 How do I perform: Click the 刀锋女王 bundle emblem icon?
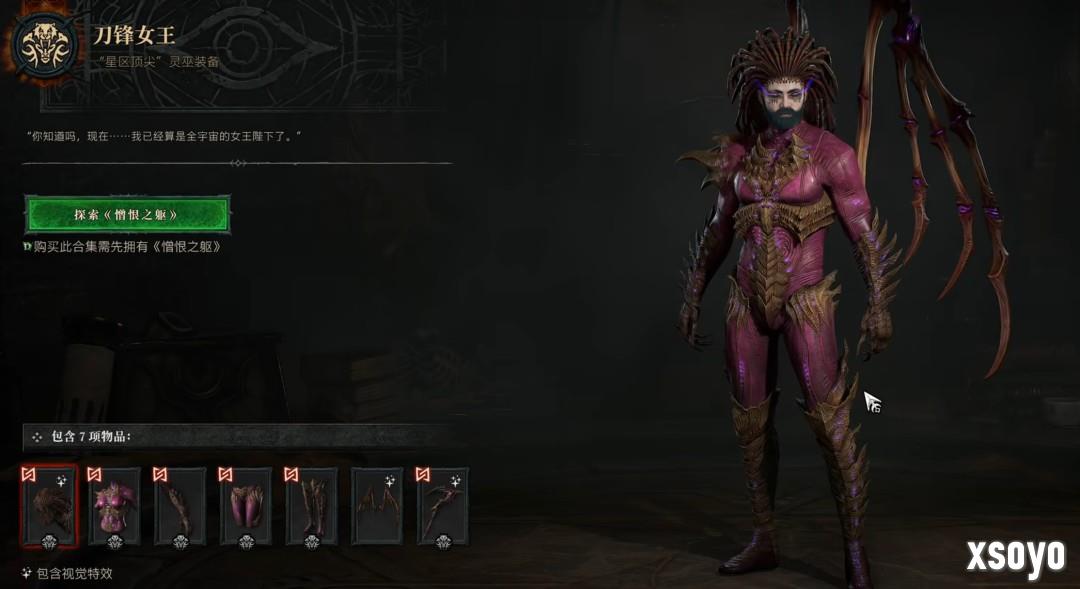tap(45, 43)
